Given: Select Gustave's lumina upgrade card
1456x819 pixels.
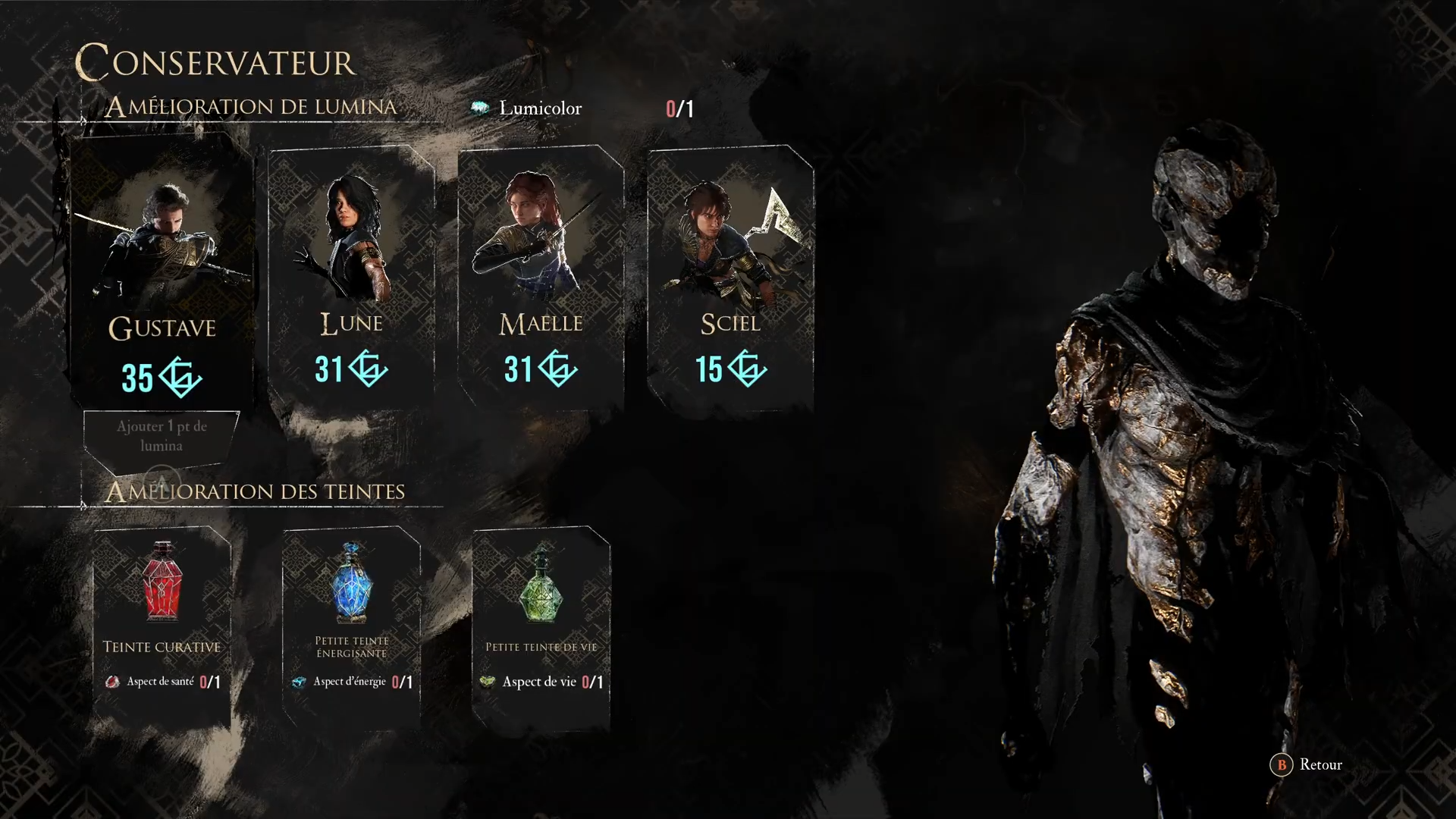Looking at the screenshot, I should coord(162,273).
